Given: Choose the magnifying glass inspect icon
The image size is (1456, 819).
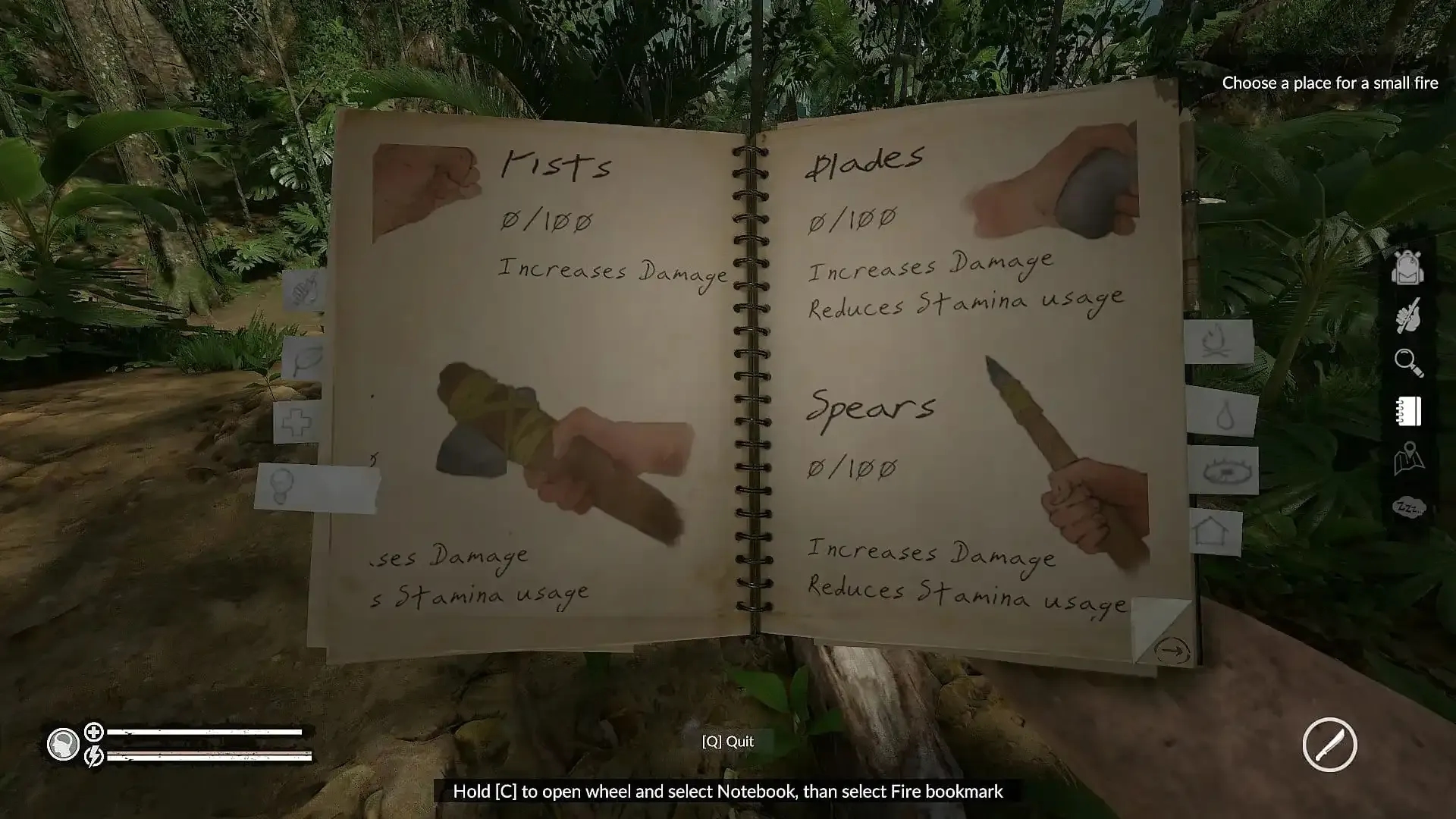Looking at the screenshot, I should [x=1408, y=362].
